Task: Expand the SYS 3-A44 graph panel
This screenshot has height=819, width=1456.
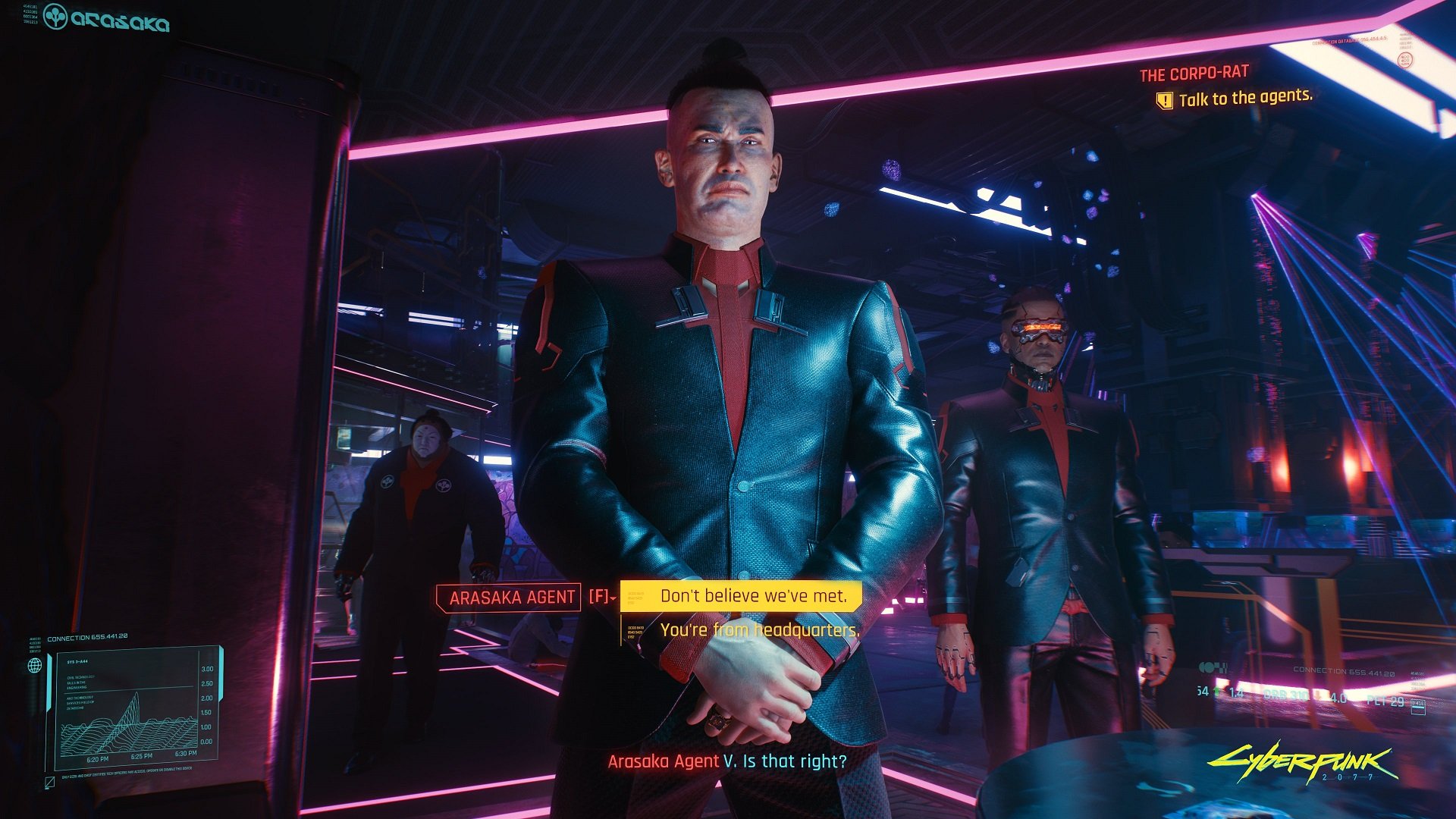Action: 78,661
